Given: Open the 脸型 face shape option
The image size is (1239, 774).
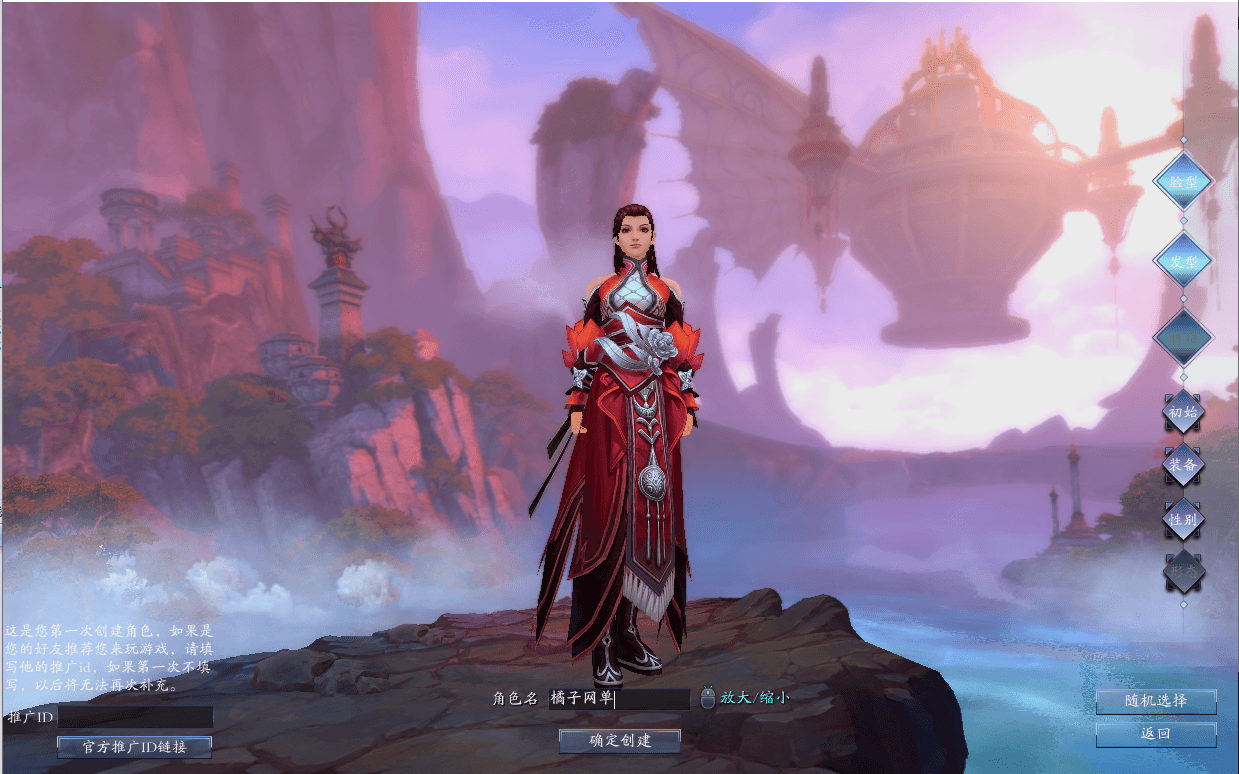Looking at the screenshot, I should pos(1183,183).
